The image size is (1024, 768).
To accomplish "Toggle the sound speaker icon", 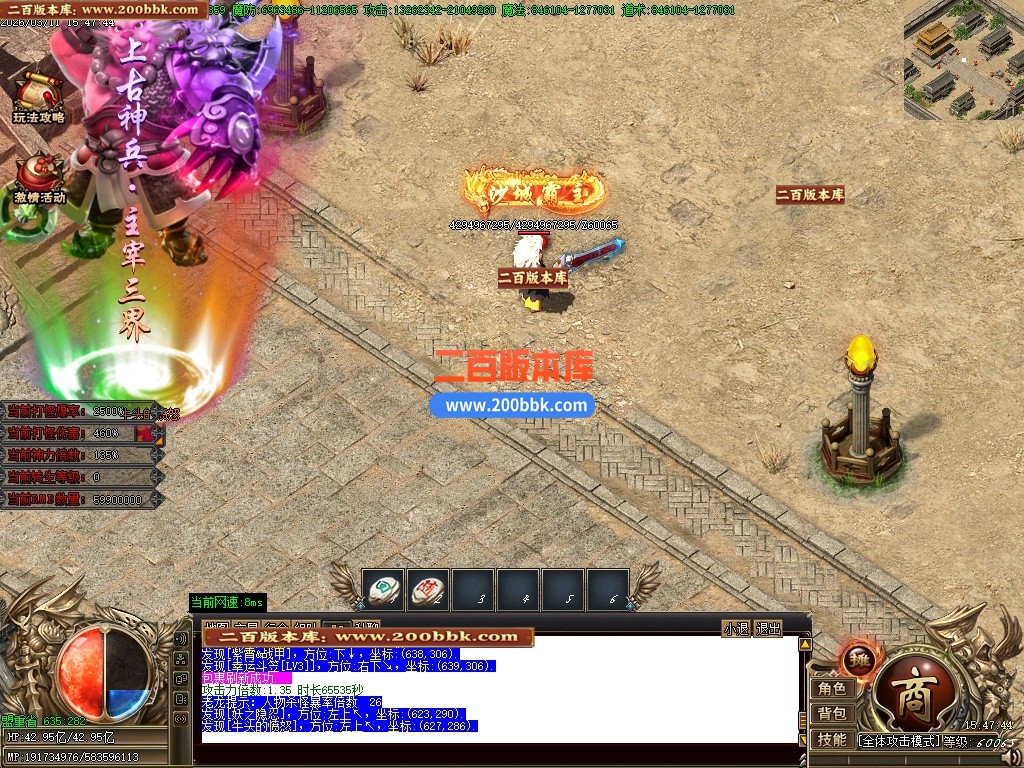I will (x=181, y=638).
